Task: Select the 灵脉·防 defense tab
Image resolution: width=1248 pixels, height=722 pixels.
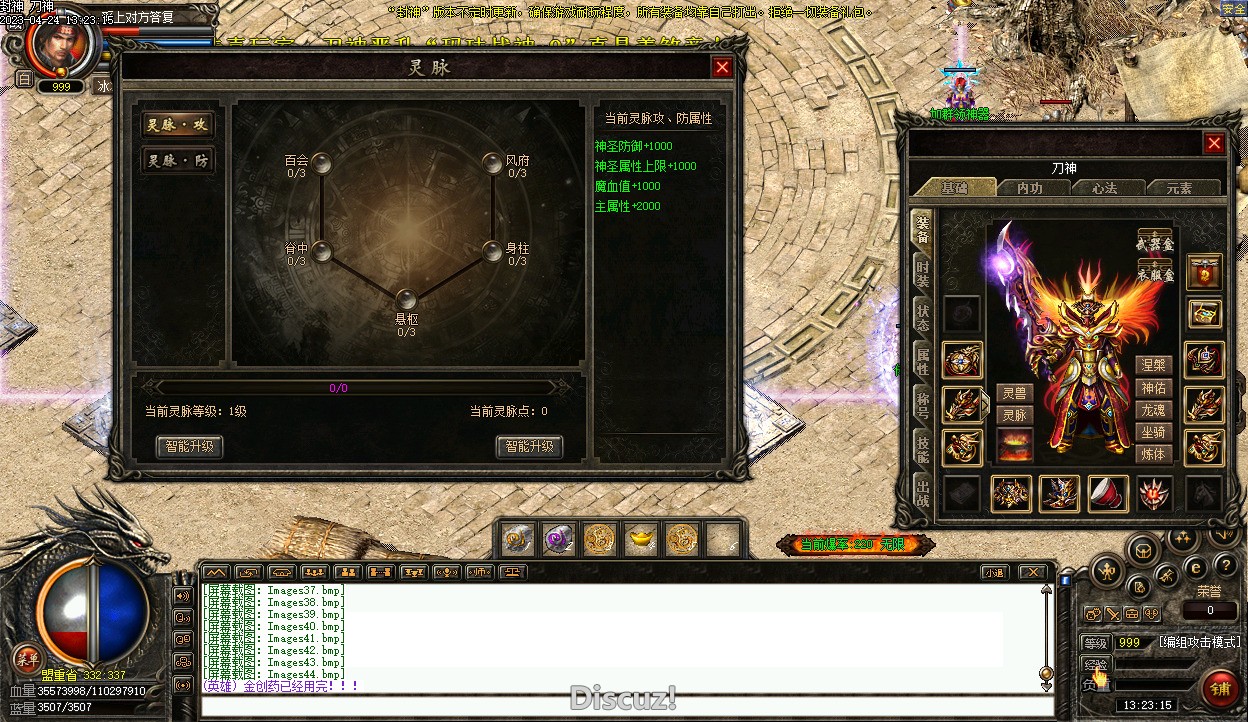Action: click(177, 161)
